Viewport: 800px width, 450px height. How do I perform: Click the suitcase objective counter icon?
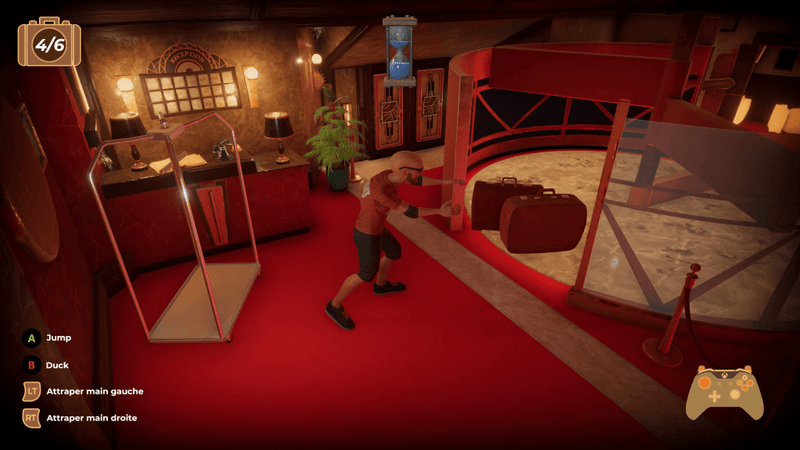(x=49, y=43)
